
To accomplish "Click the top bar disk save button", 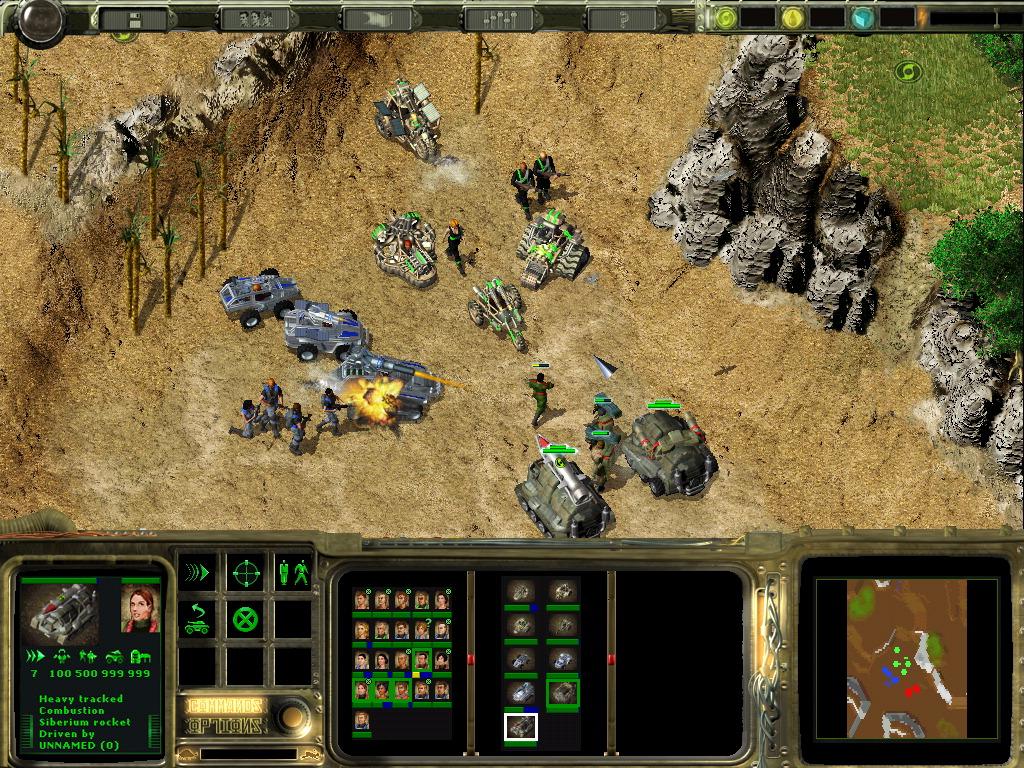I will 134,18.
